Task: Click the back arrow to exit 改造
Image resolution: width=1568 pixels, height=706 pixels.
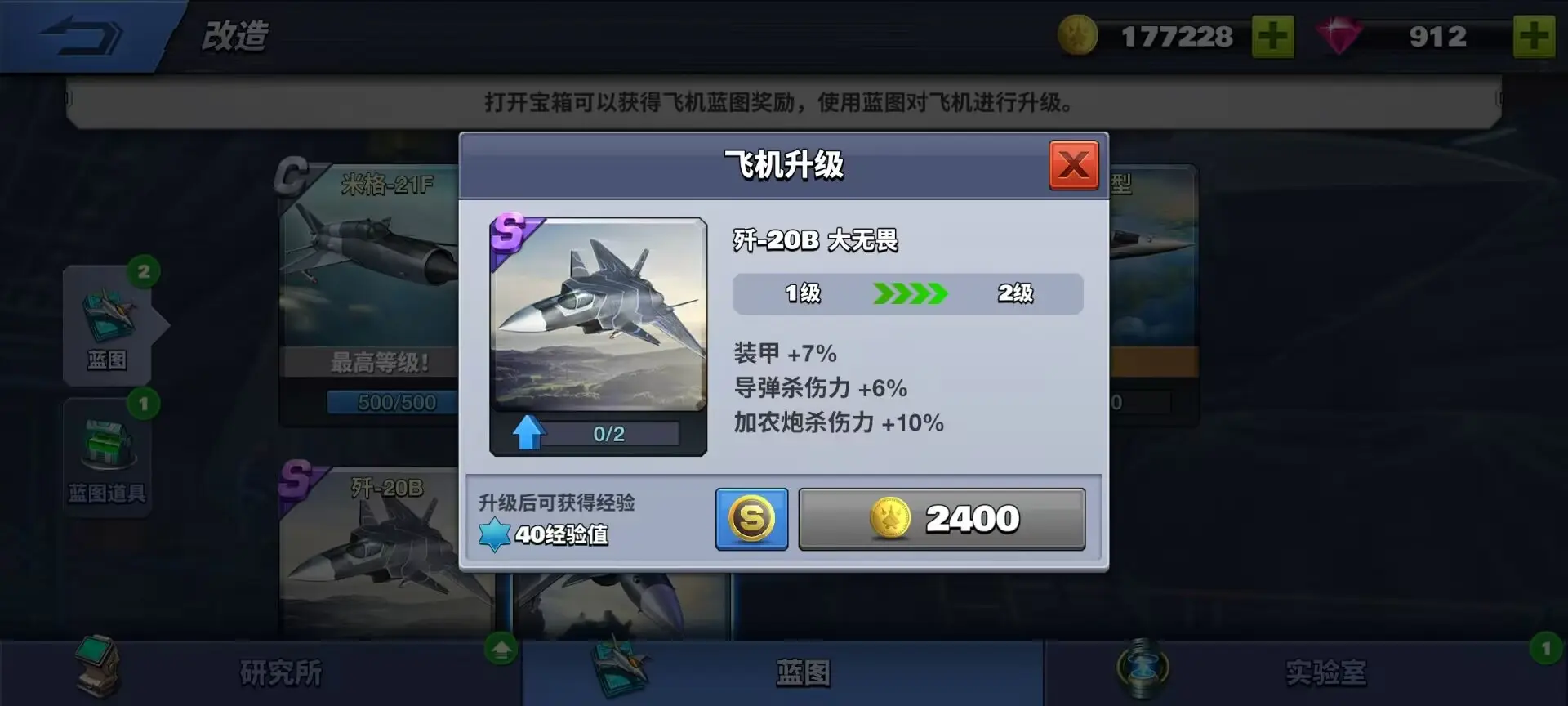Action: (82, 34)
